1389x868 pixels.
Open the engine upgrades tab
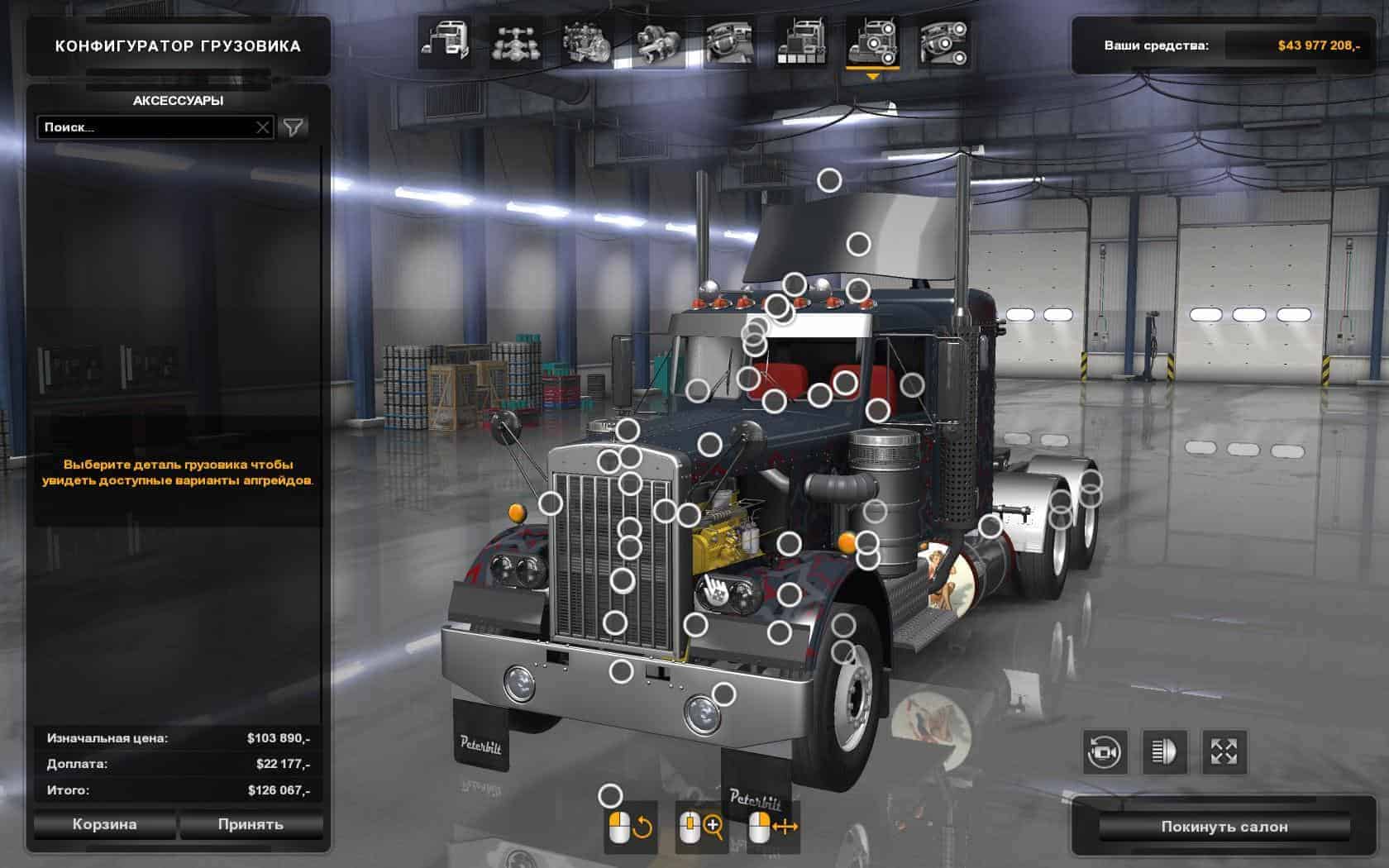click(x=587, y=42)
